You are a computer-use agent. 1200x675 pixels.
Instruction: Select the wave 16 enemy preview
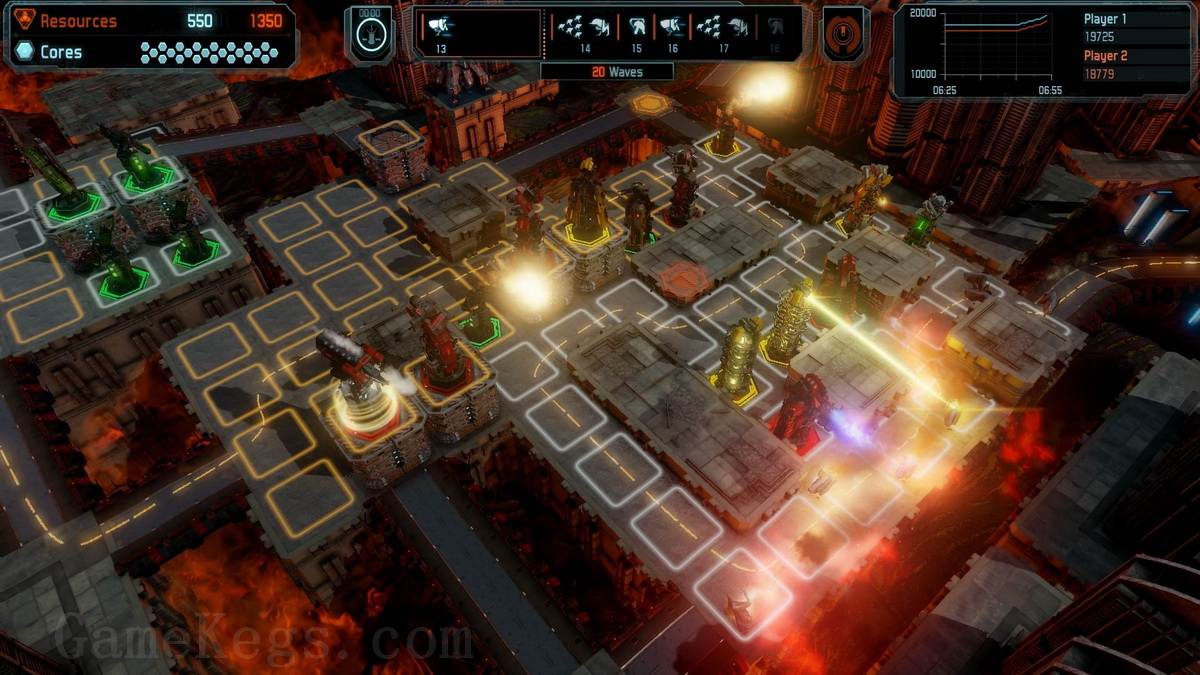(x=672, y=31)
